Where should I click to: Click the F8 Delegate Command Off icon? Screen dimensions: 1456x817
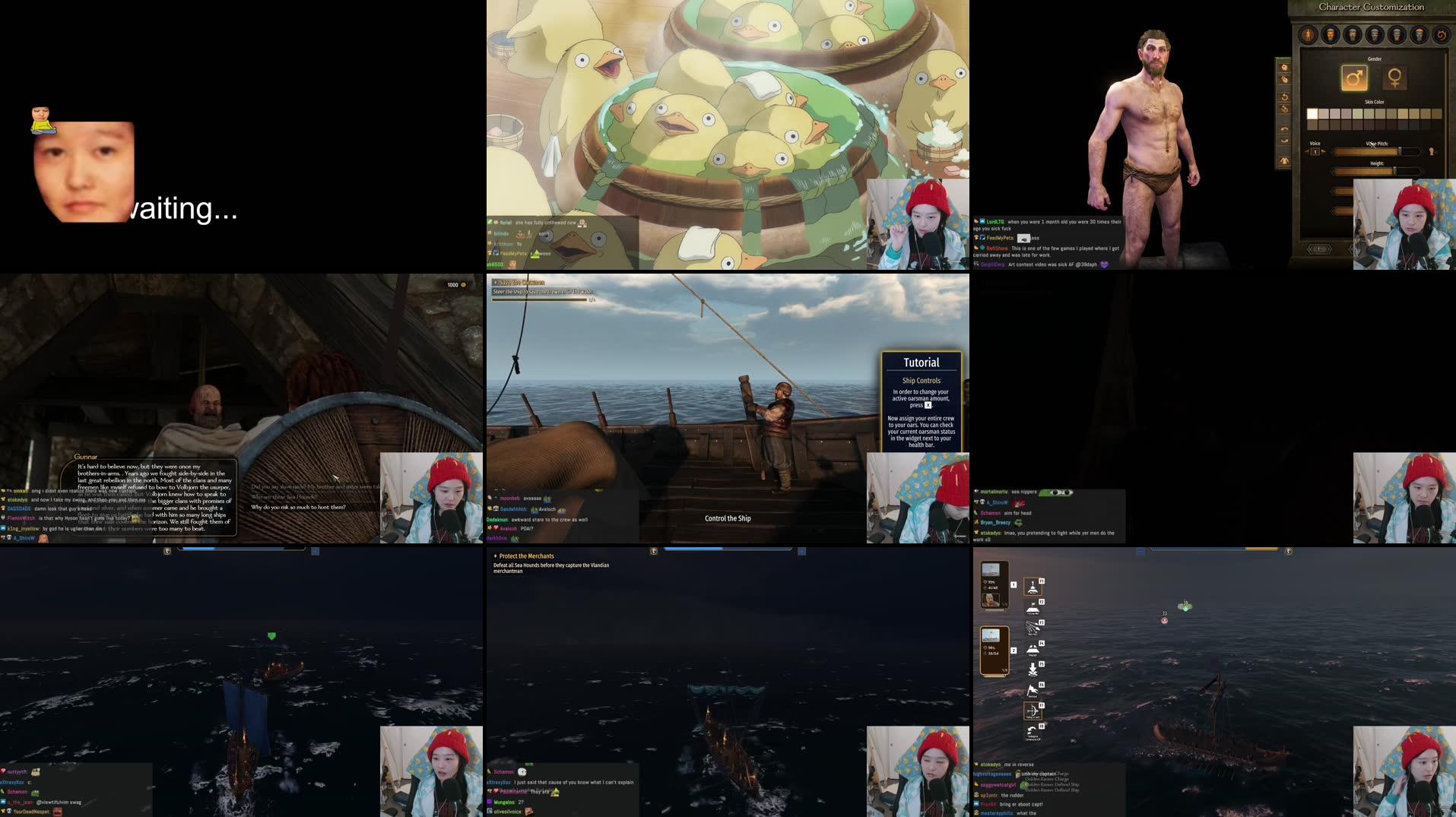click(x=1031, y=729)
